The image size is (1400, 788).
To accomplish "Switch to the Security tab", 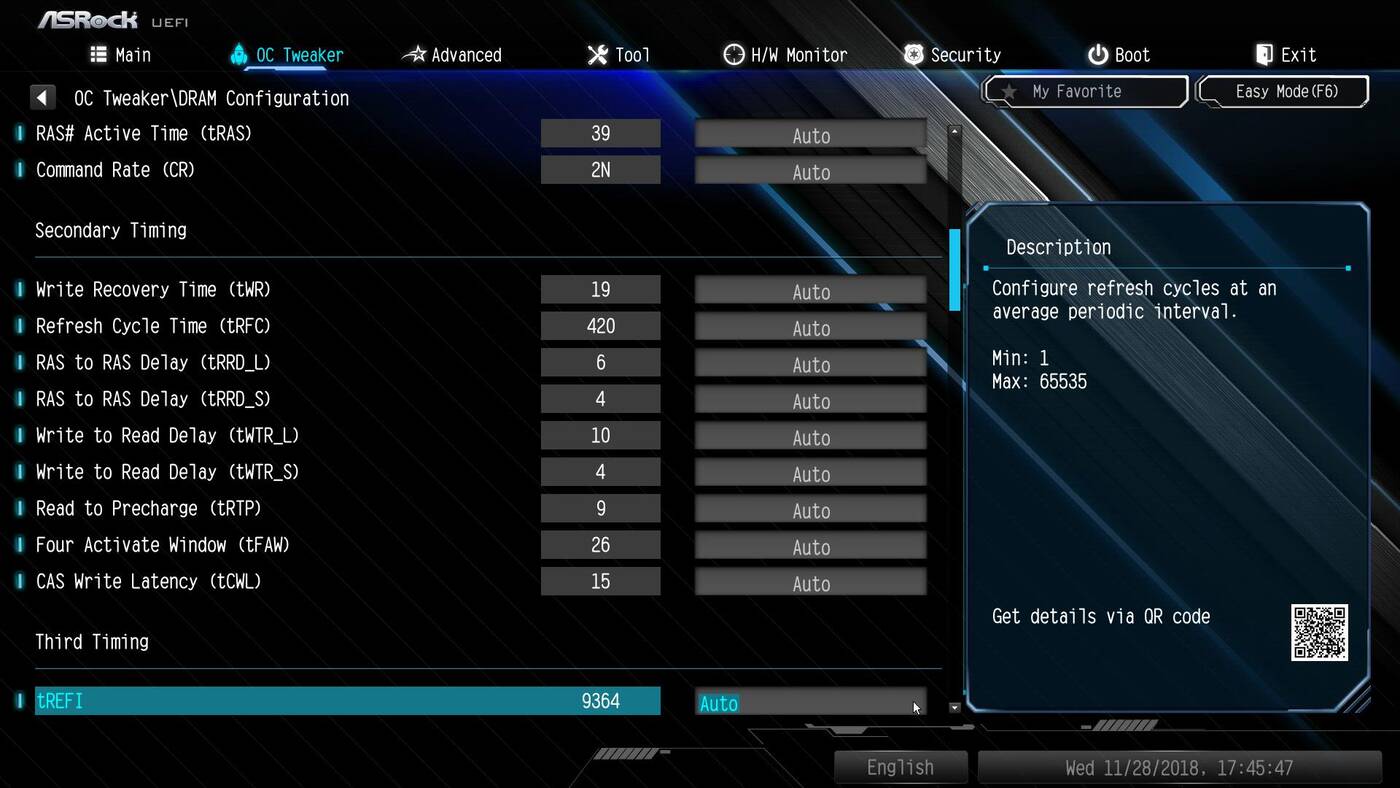I will click(952, 55).
